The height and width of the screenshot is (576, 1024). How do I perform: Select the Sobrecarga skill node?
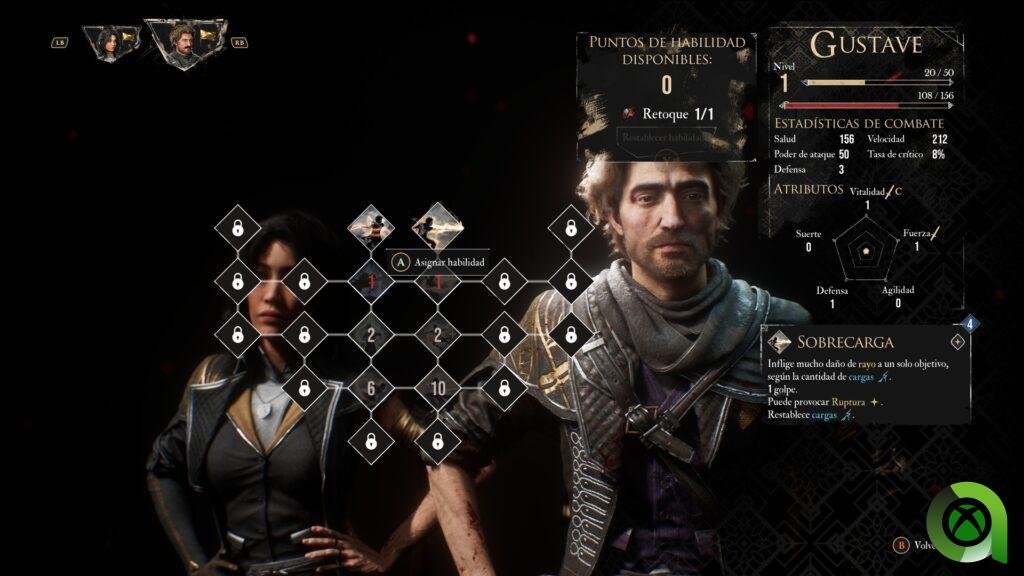point(437,226)
